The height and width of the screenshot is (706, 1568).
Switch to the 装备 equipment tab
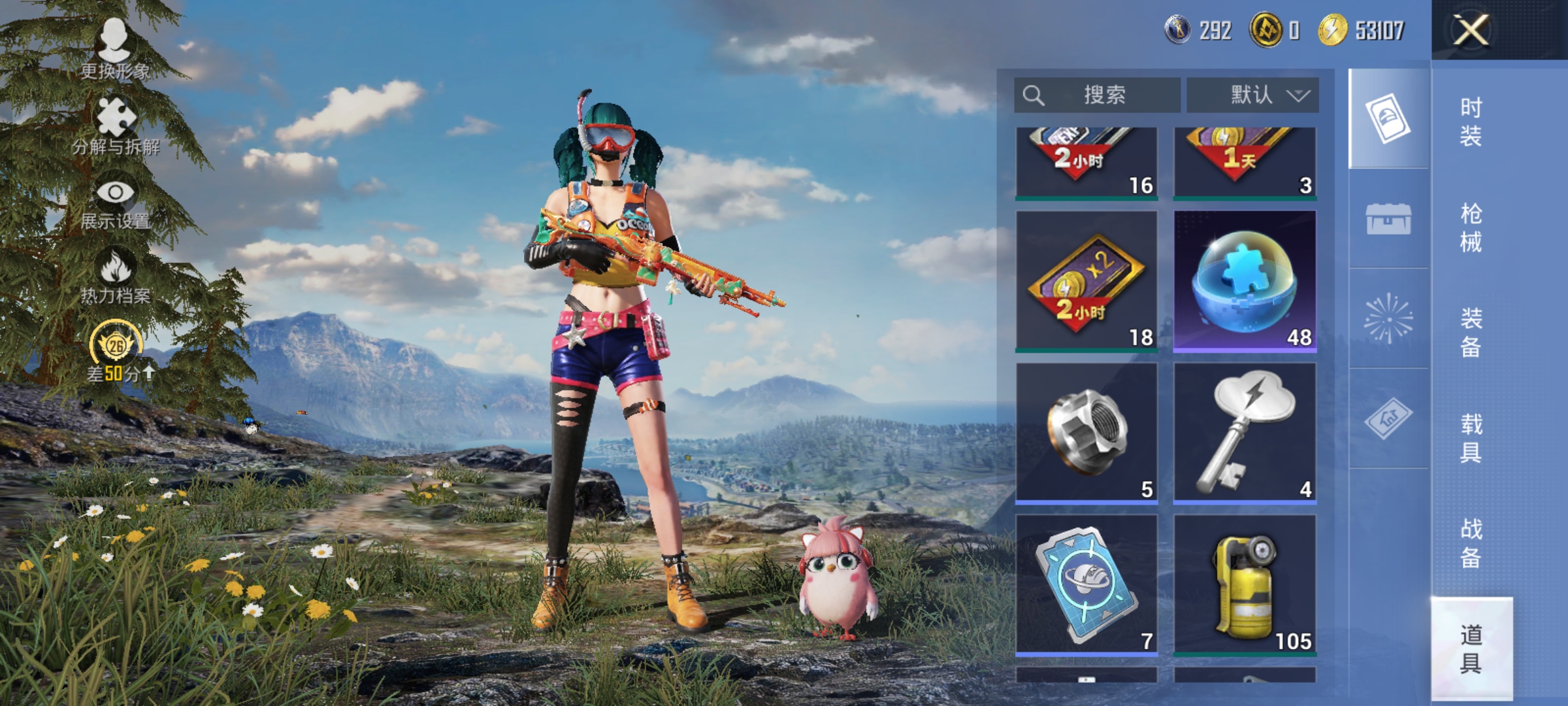click(1471, 332)
